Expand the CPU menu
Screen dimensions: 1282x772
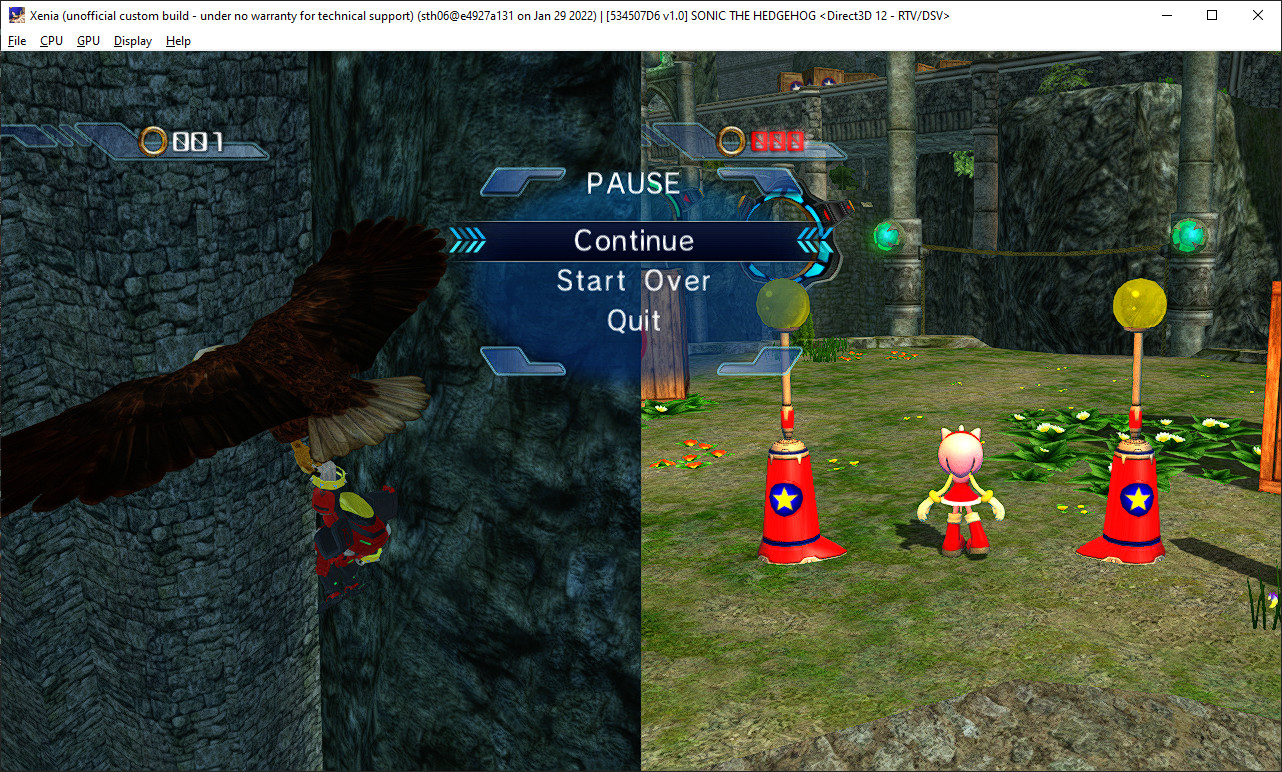[x=50, y=41]
